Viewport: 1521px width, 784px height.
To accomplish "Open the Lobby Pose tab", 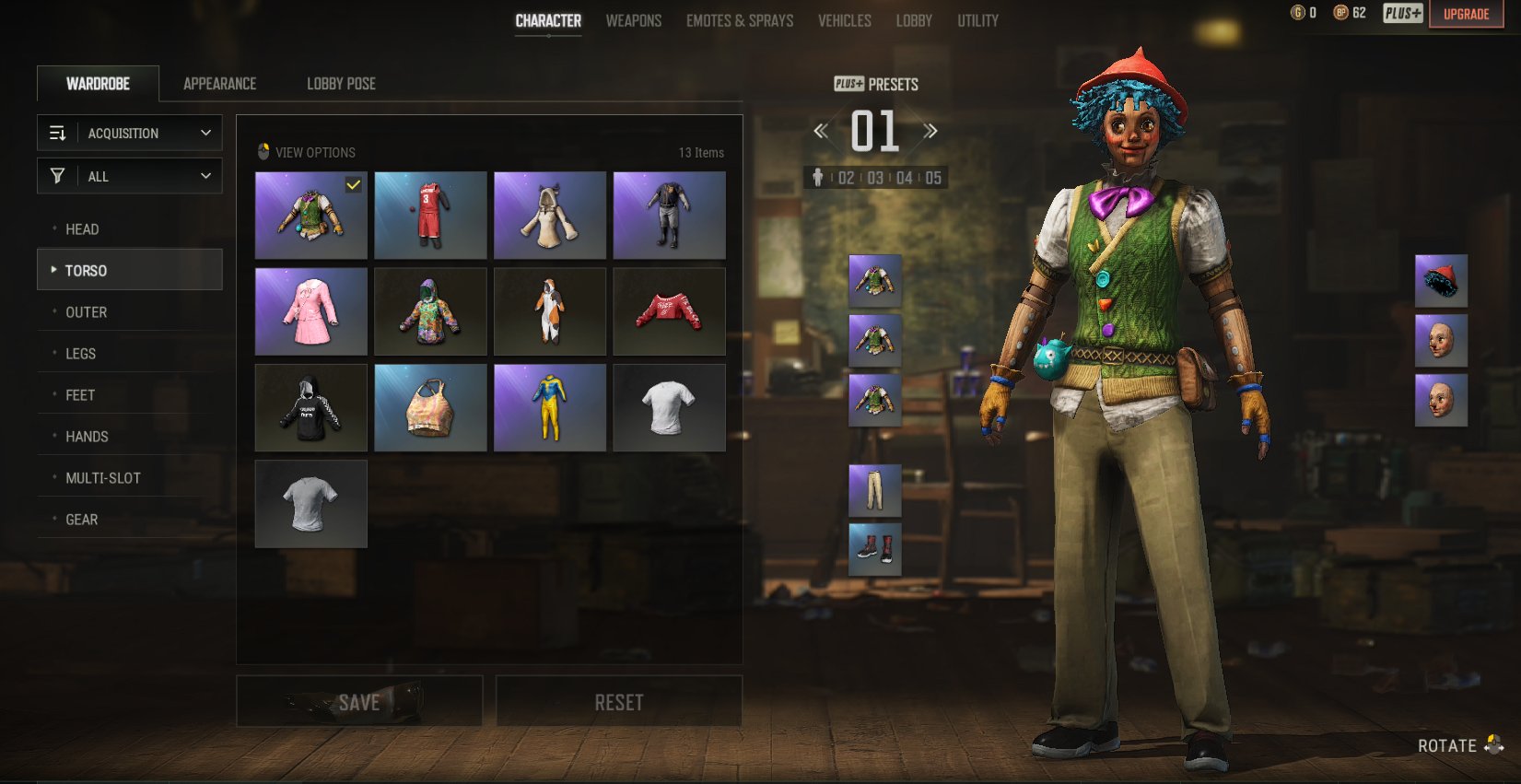I will (x=341, y=84).
